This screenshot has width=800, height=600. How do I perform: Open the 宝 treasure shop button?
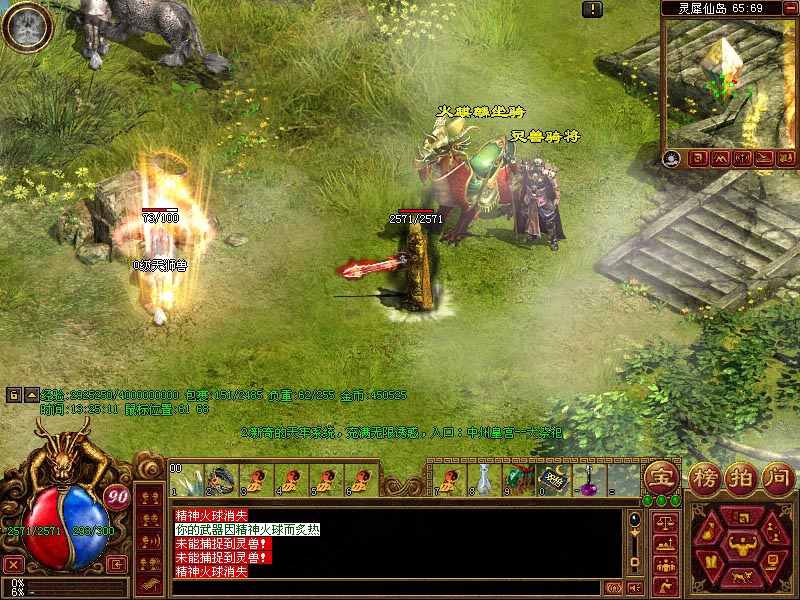tap(660, 477)
